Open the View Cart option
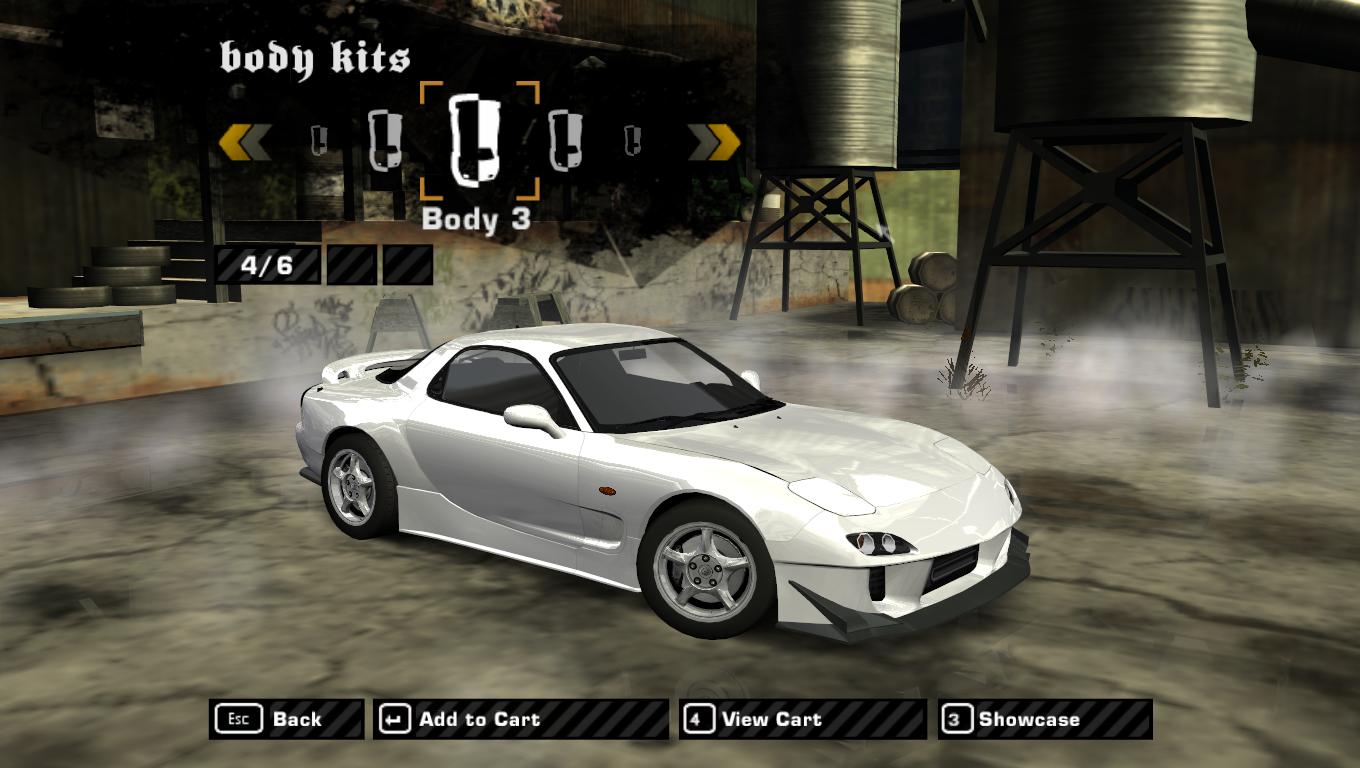The height and width of the screenshot is (768, 1360). click(802, 719)
